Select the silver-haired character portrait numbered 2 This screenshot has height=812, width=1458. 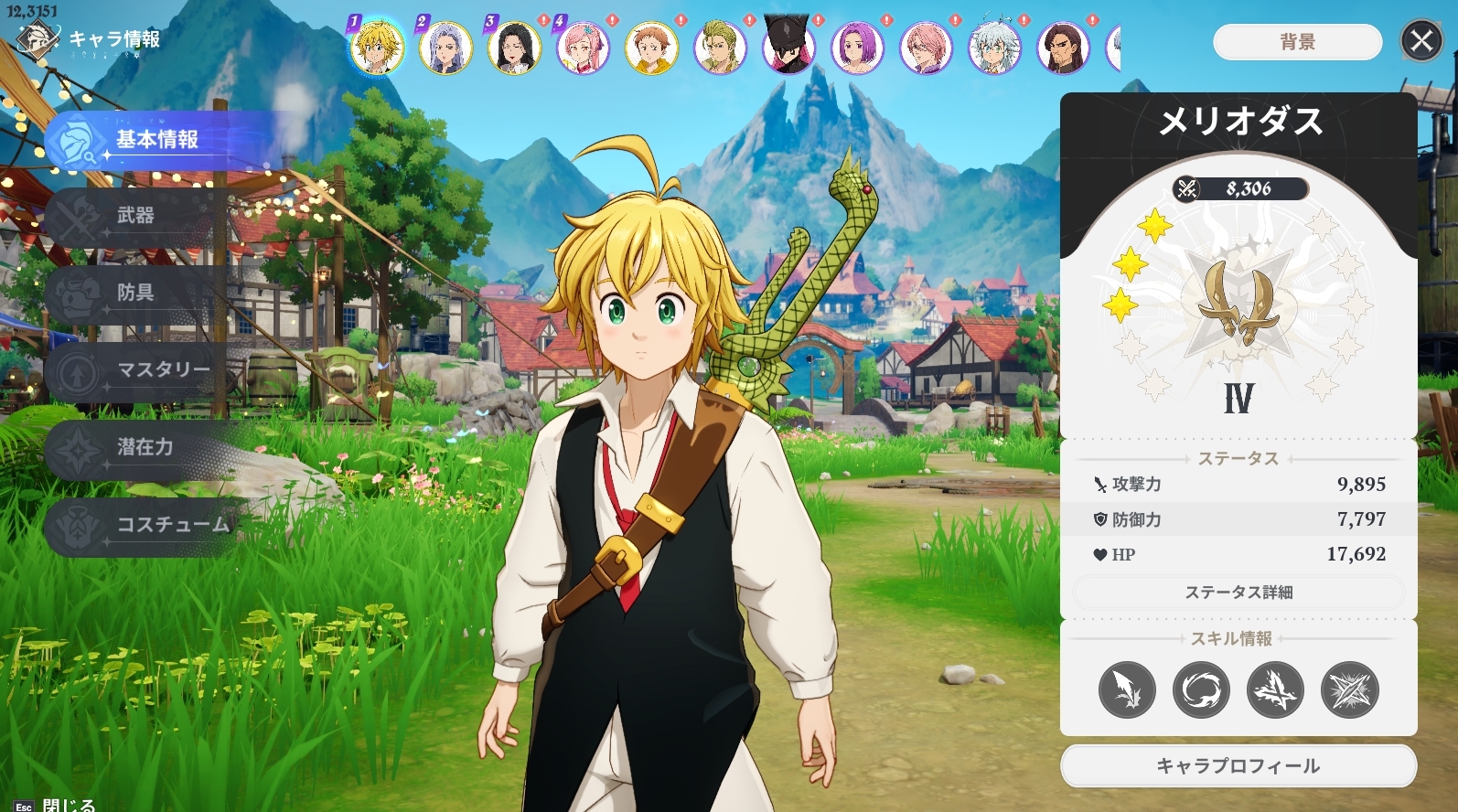click(445, 48)
